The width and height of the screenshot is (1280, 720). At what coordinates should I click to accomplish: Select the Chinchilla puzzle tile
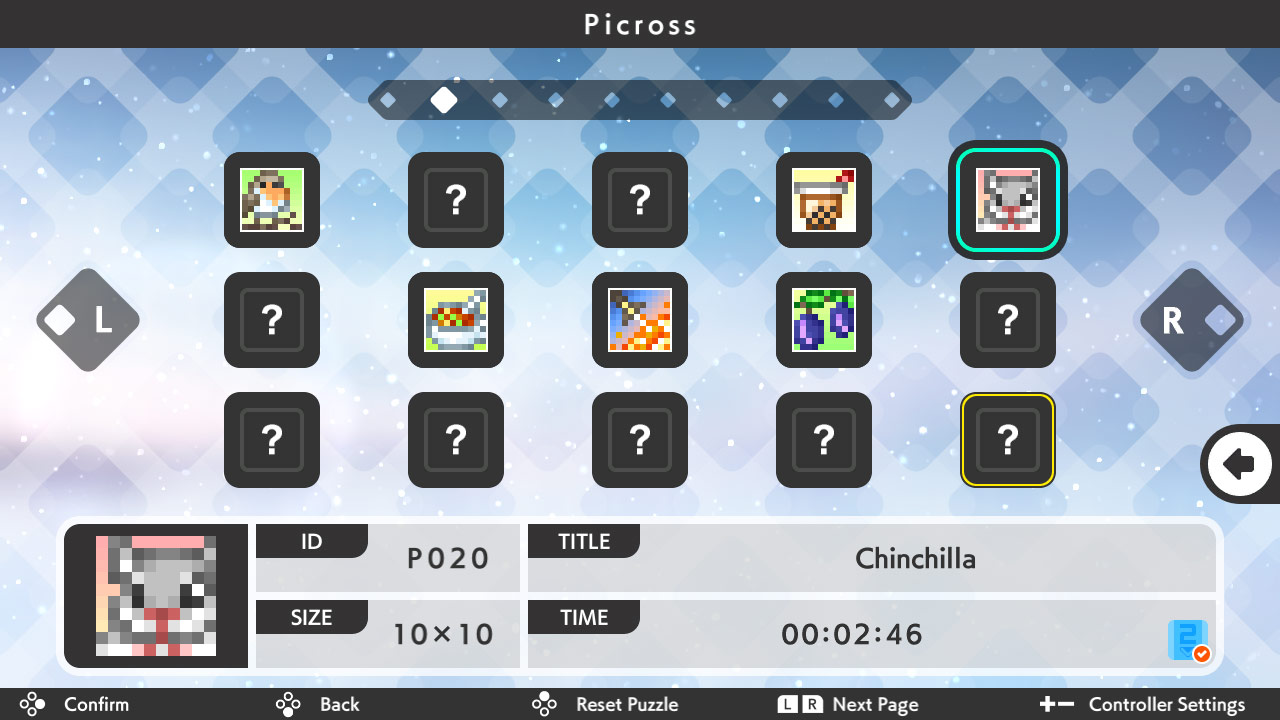[1007, 200]
